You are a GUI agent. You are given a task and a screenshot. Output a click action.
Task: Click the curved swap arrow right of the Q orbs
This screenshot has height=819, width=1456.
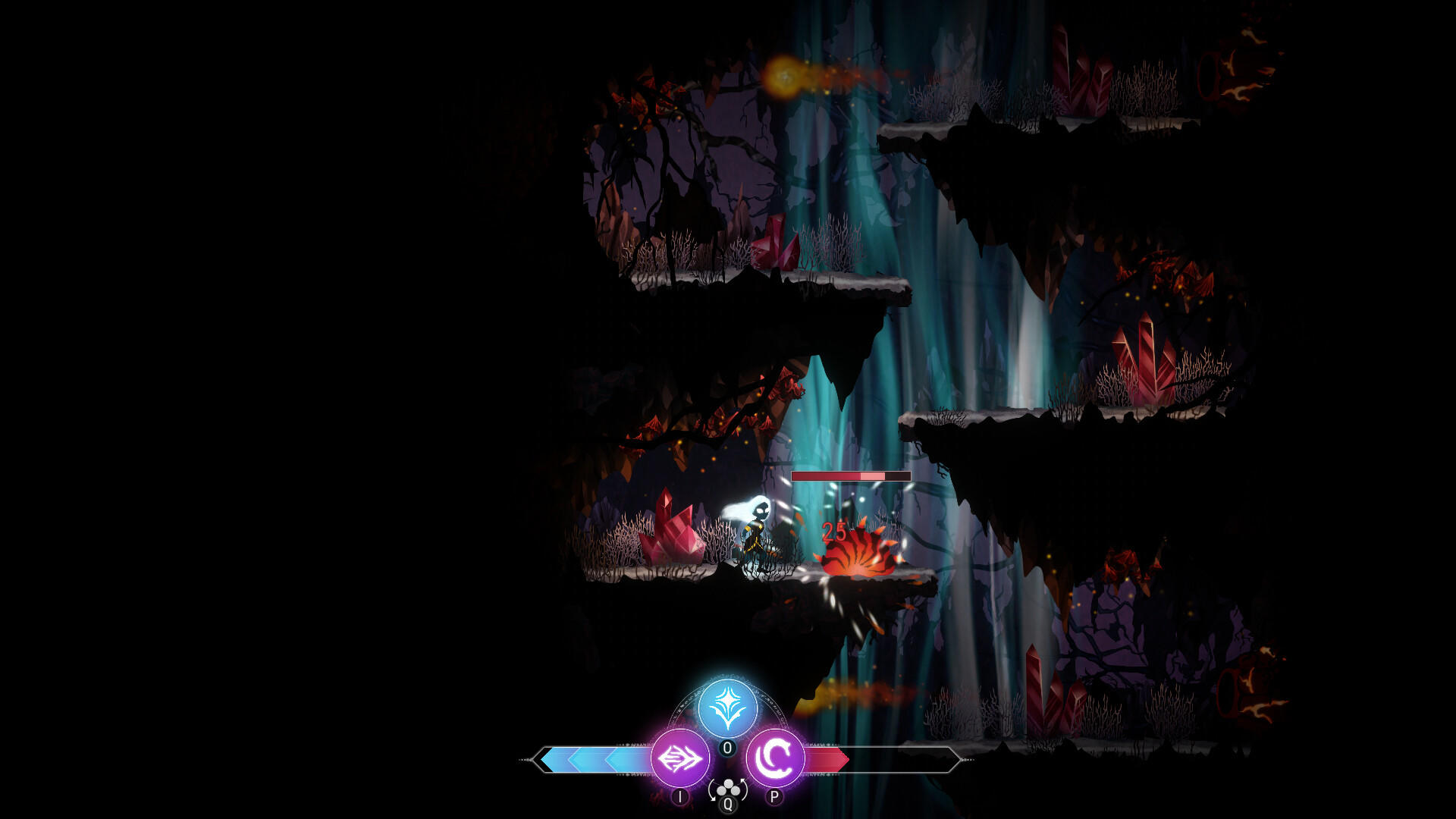[743, 790]
